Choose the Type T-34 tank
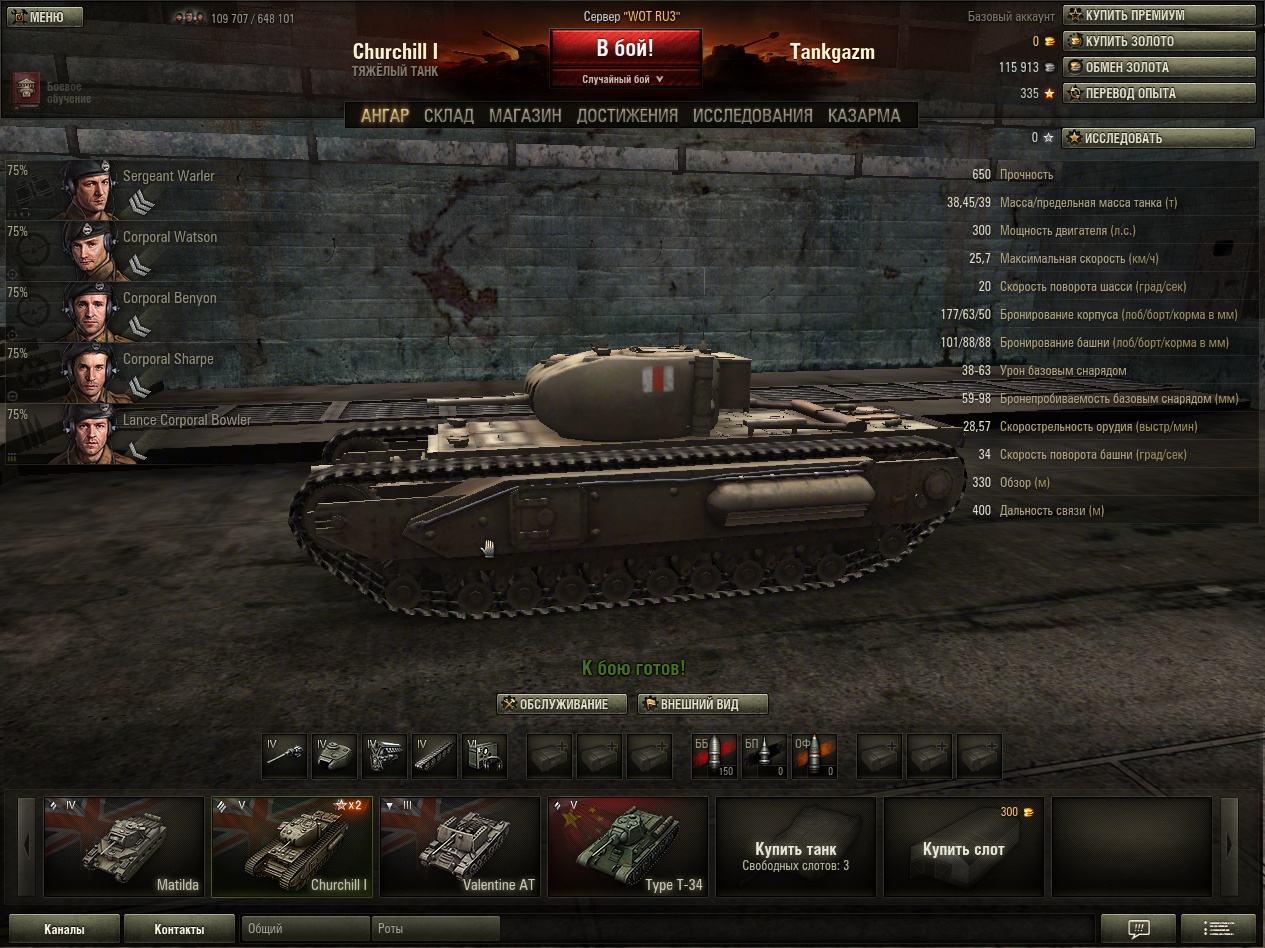Screen dimensions: 1265x948 pos(627,847)
